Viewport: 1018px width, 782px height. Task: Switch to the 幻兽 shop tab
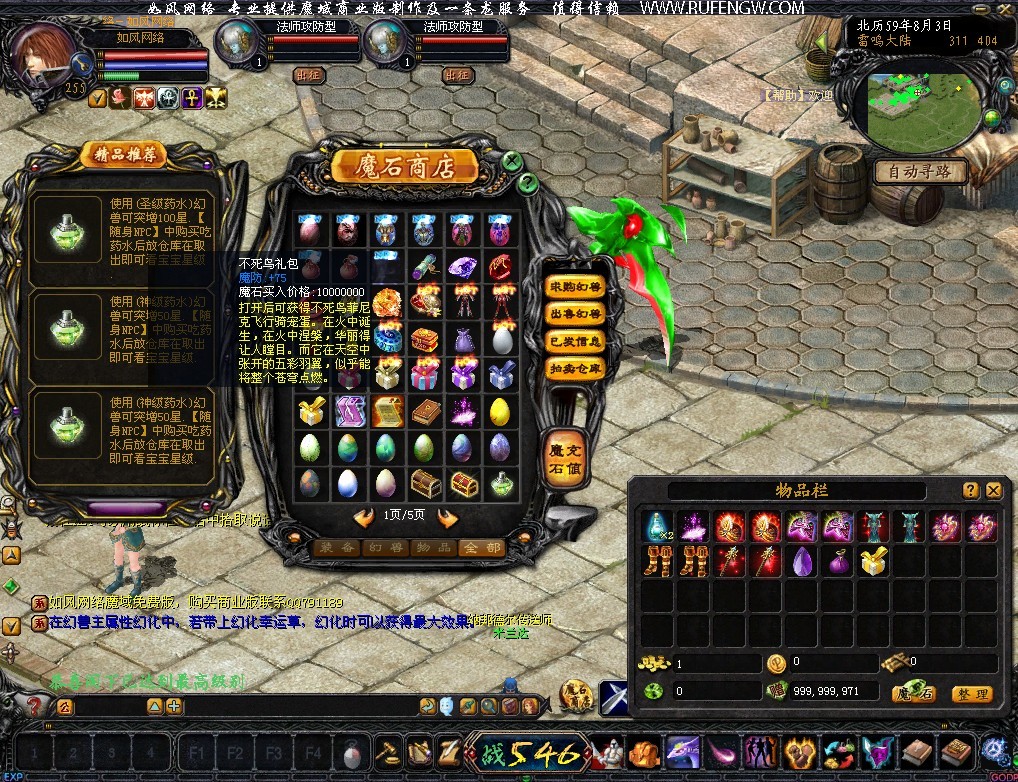[387, 548]
